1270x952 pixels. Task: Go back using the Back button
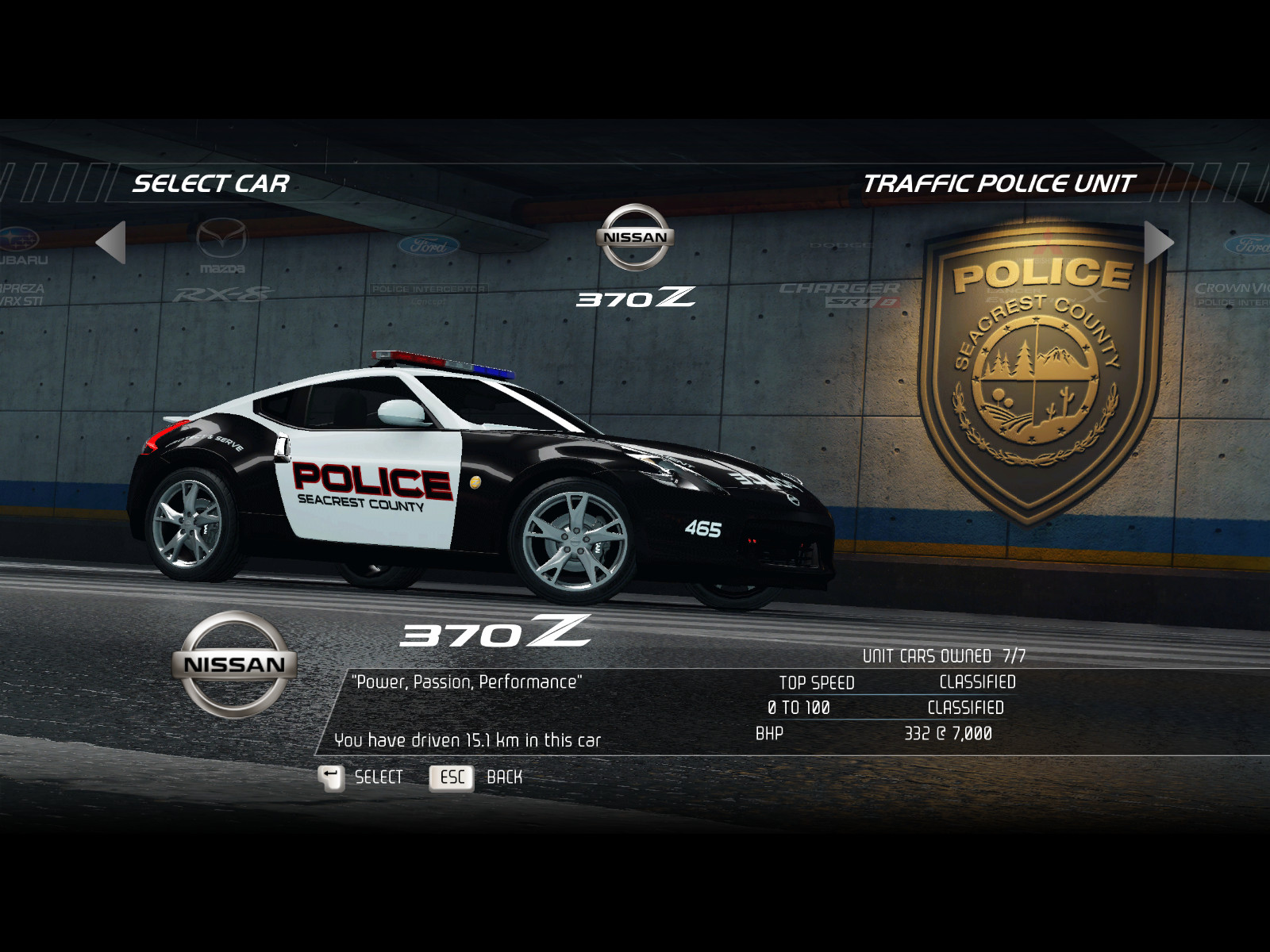[x=476, y=777]
